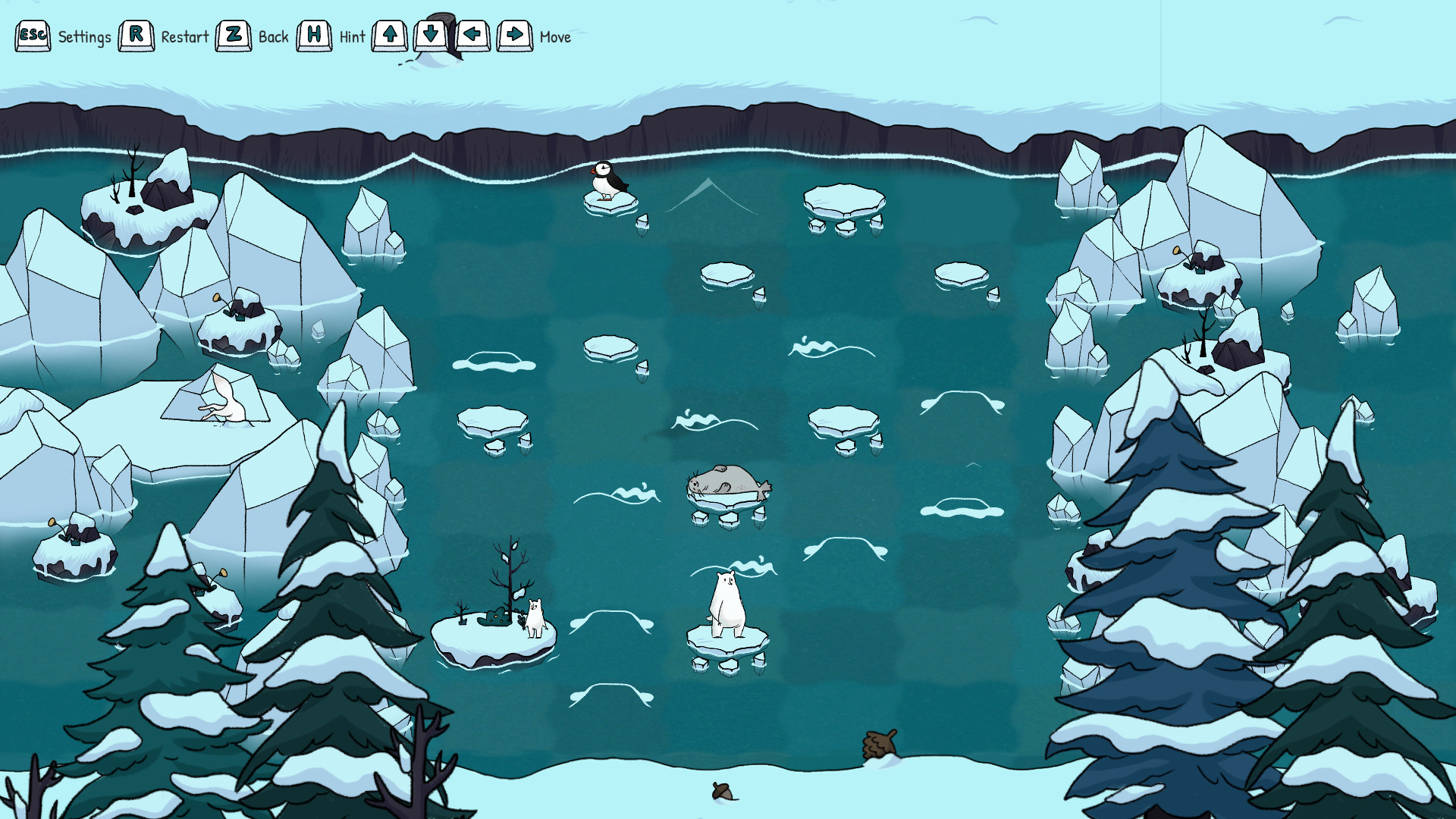
Task: Select the R Restart key icon
Action: (x=136, y=34)
